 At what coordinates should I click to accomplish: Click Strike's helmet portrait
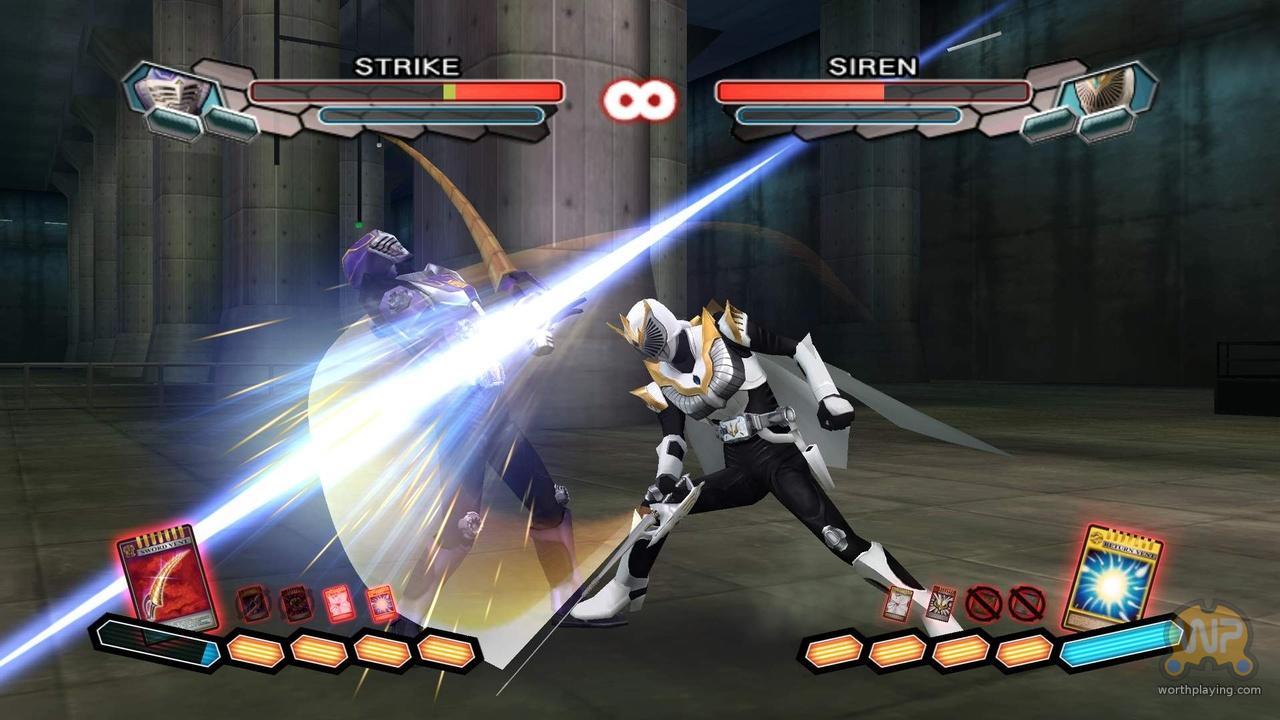click(169, 93)
